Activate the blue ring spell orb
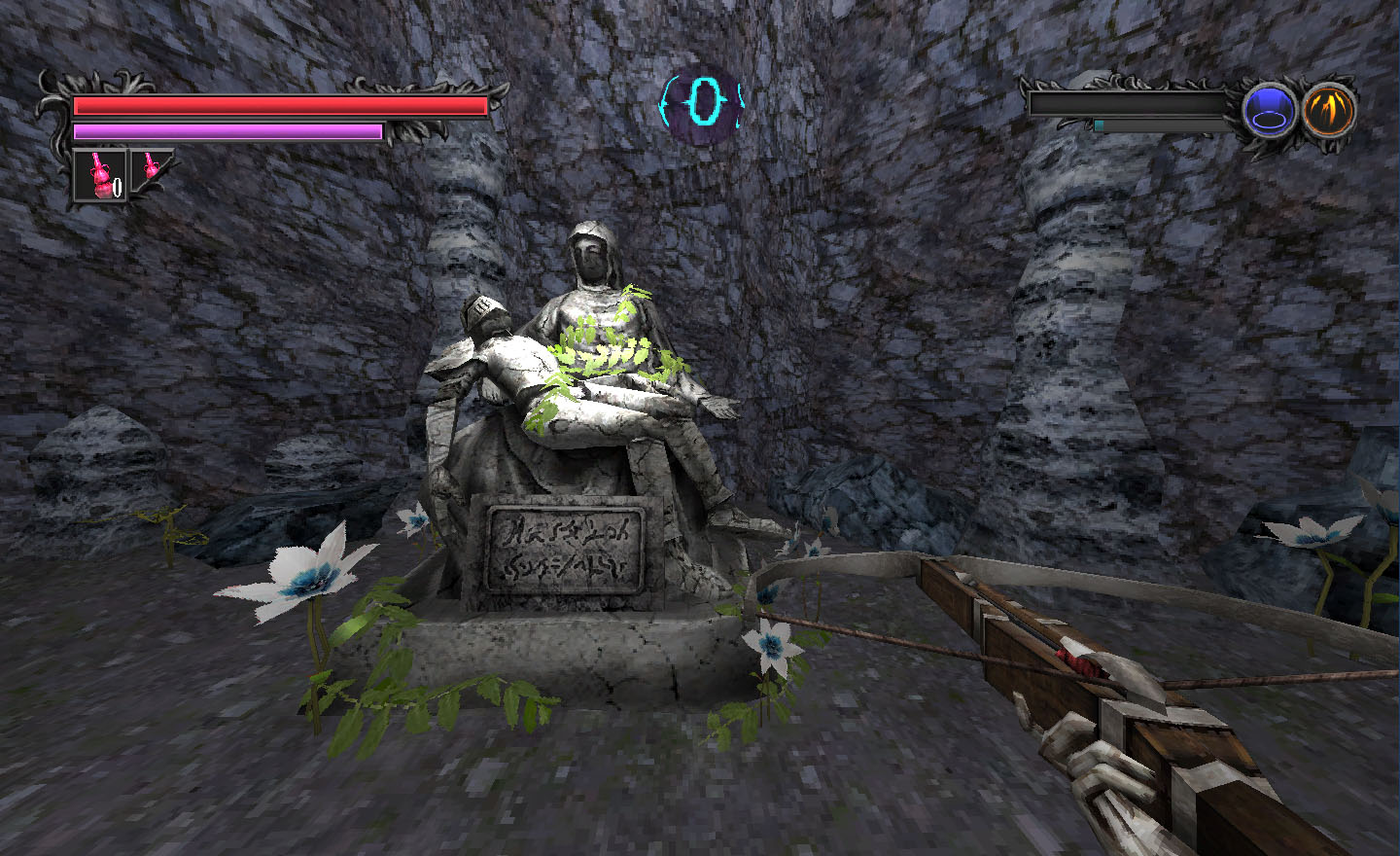Viewport: 1400px width, 856px height. (x=1270, y=110)
